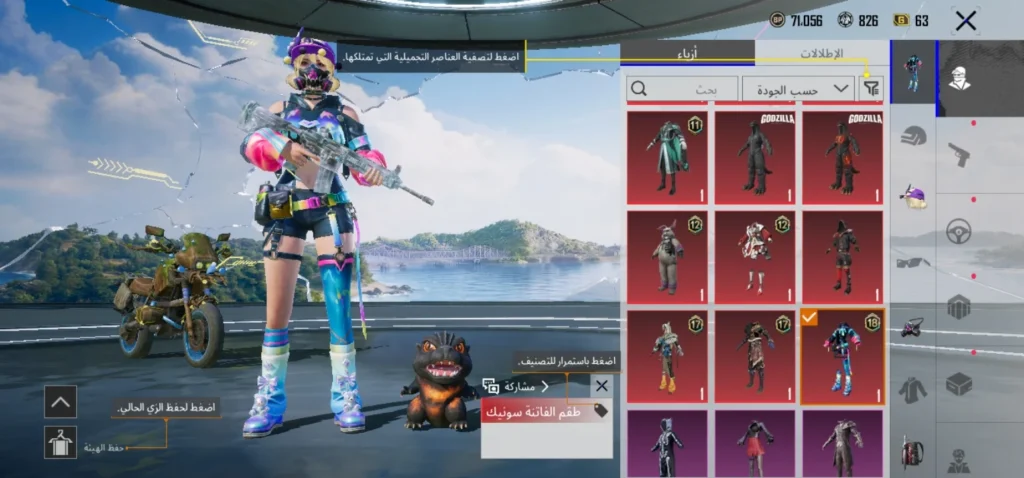The image size is (1024, 478).
Task: Click the بحث search field
Action: point(683,89)
